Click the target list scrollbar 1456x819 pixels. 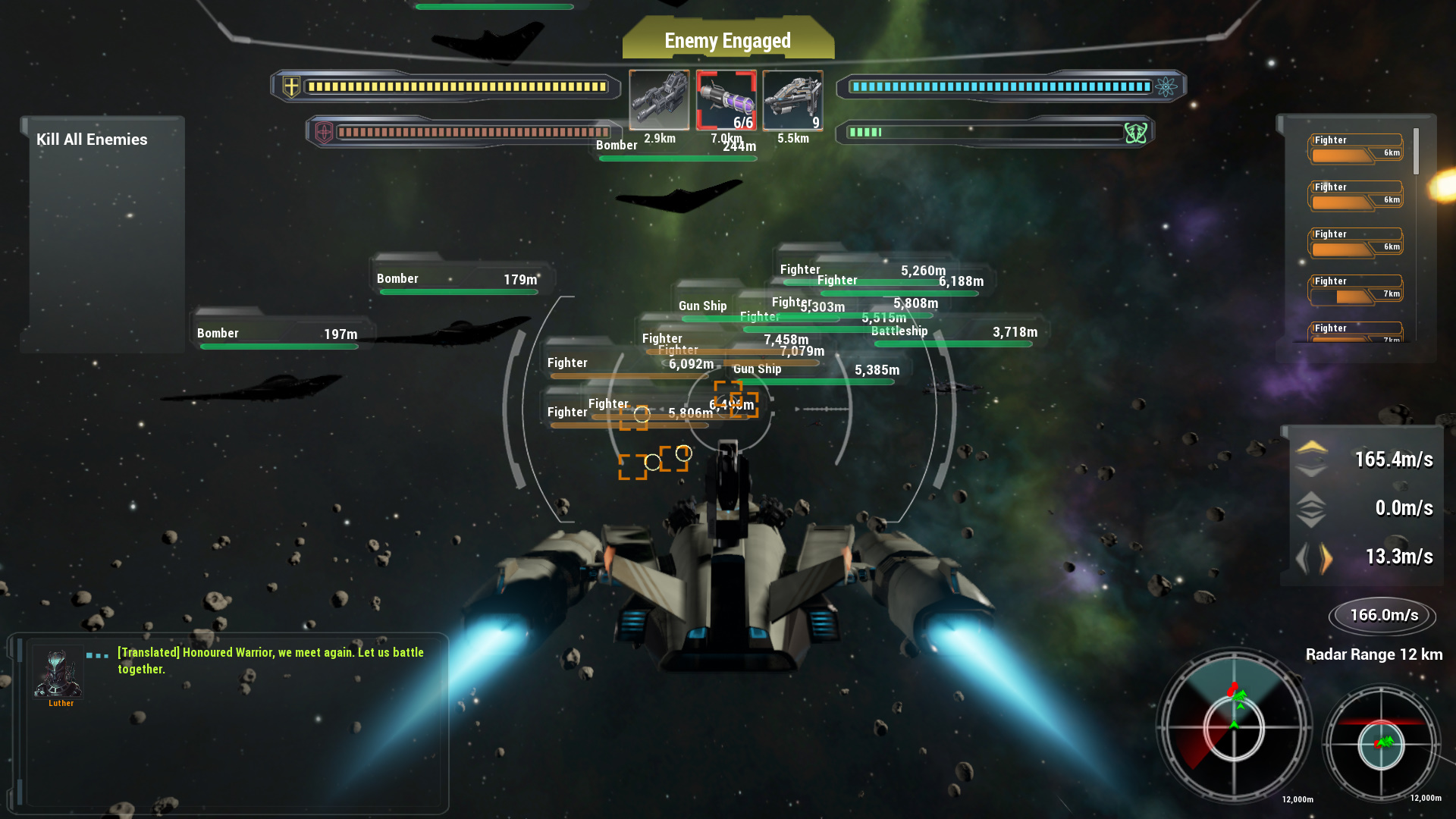[x=1416, y=152]
